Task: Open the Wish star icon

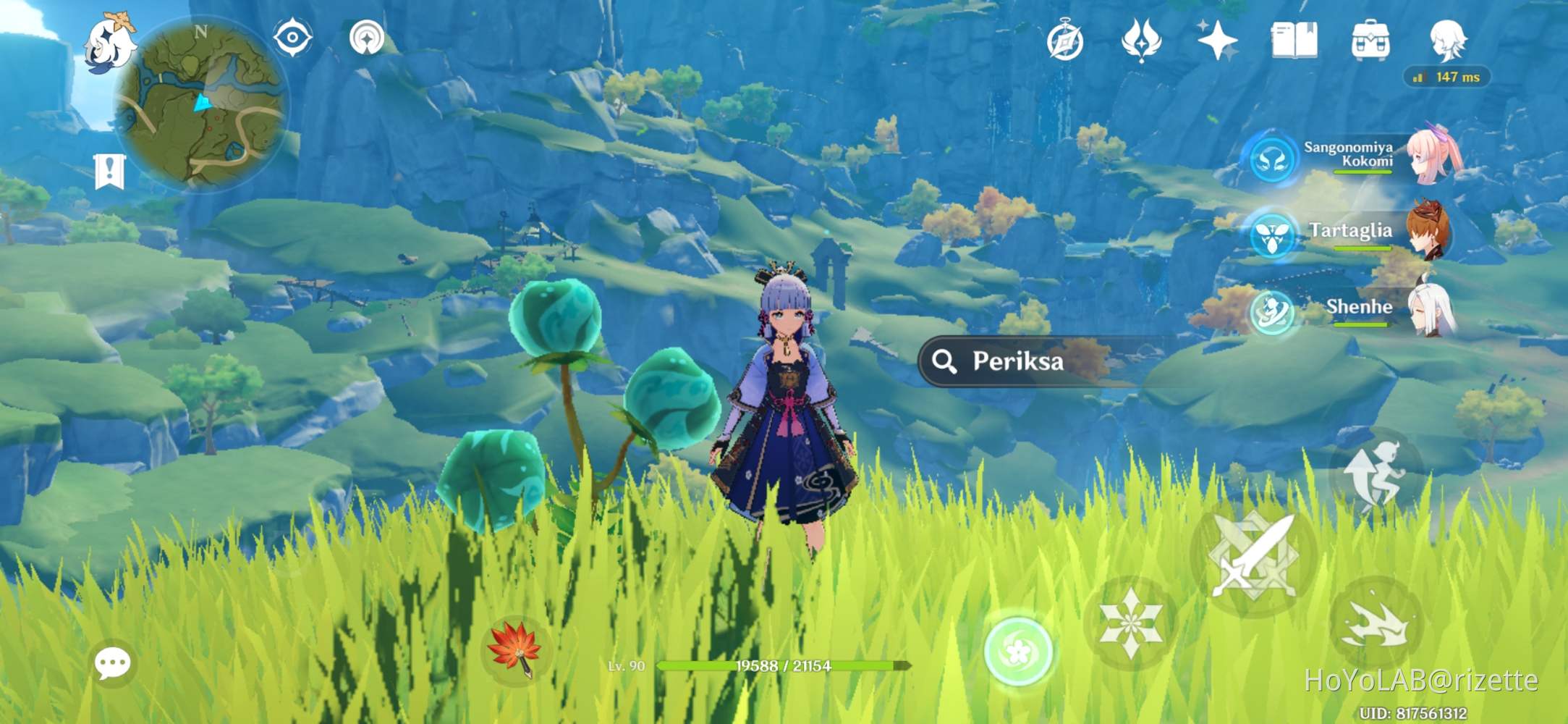Action: 1219,41
